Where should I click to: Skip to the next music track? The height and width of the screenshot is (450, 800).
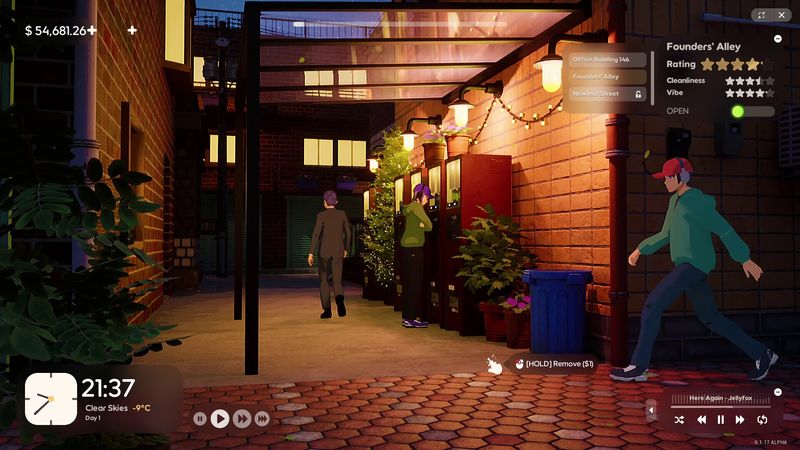pos(741,420)
